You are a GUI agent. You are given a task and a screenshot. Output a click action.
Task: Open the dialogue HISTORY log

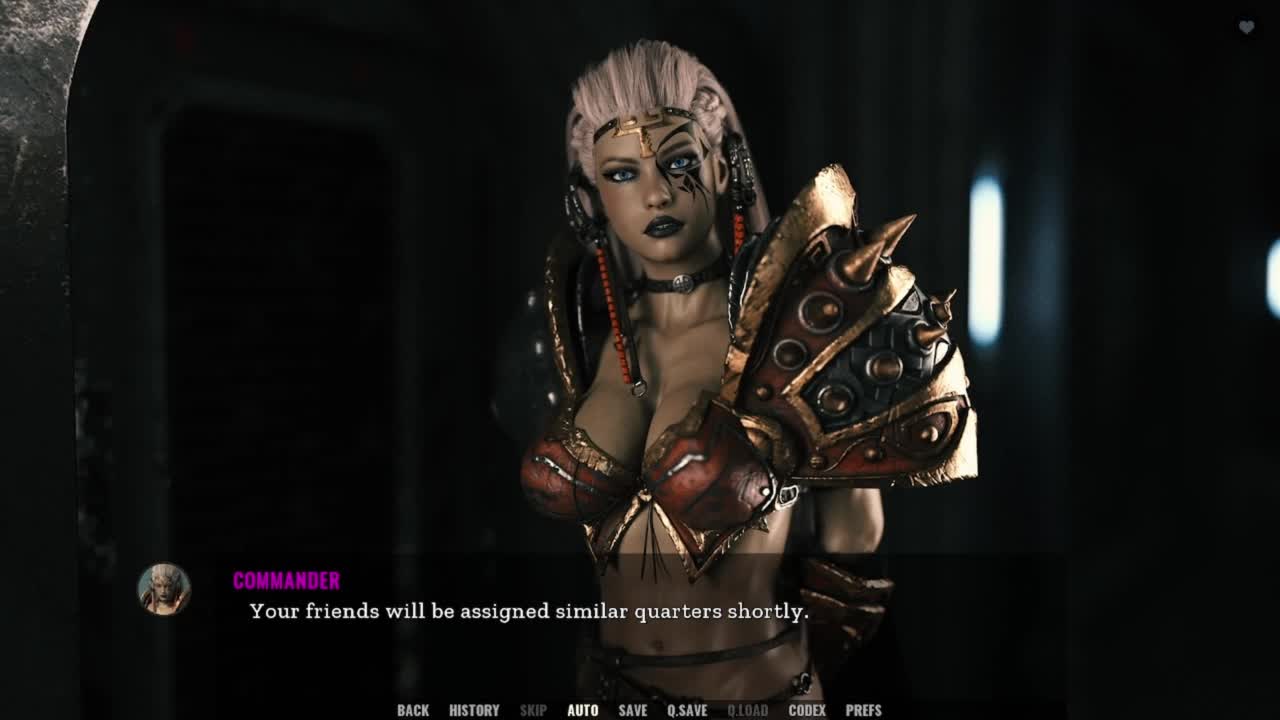tap(474, 710)
